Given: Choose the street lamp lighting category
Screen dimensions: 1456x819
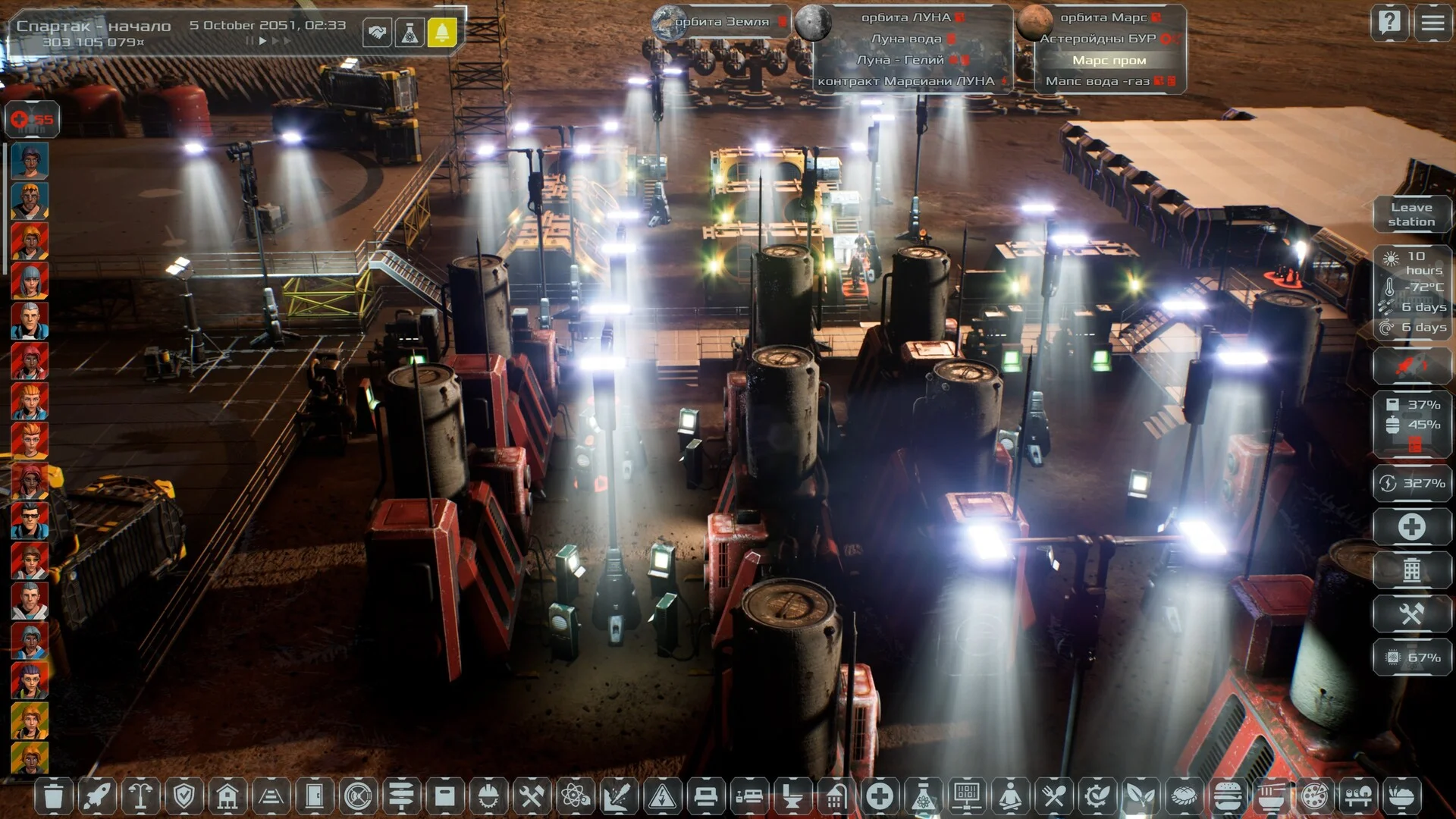Looking at the screenshot, I should (140, 796).
